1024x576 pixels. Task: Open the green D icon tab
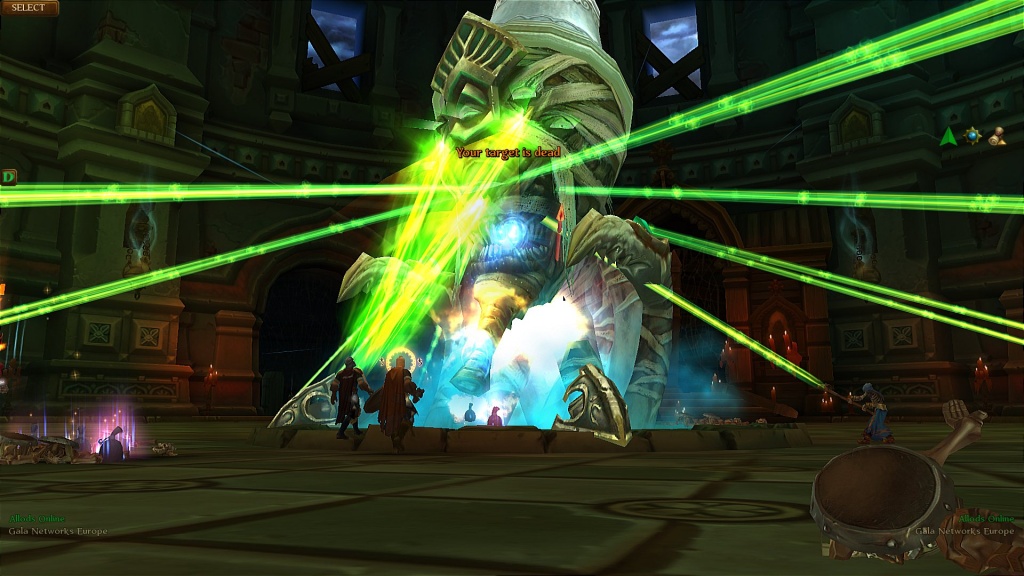coord(9,177)
